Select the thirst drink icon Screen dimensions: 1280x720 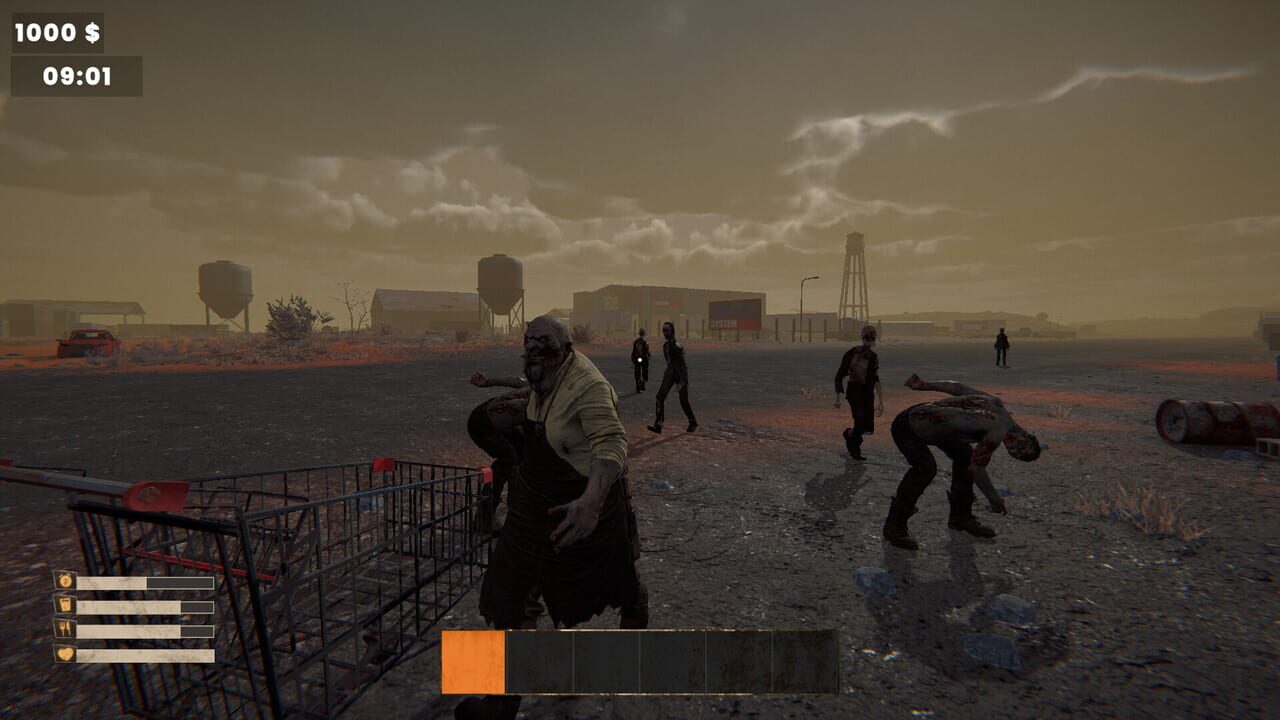tap(65, 604)
